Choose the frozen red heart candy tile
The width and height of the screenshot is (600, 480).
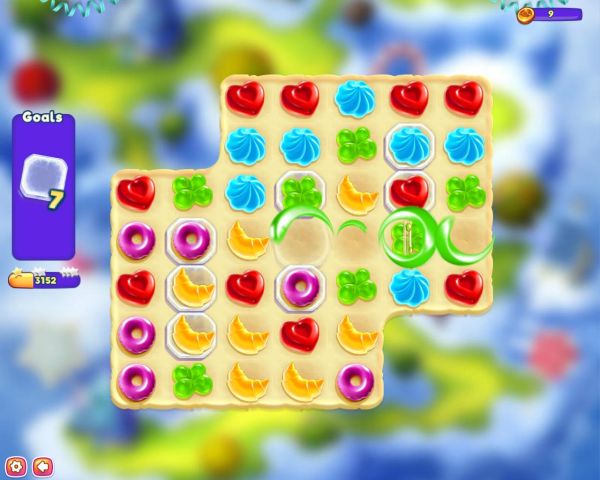coord(409,191)
